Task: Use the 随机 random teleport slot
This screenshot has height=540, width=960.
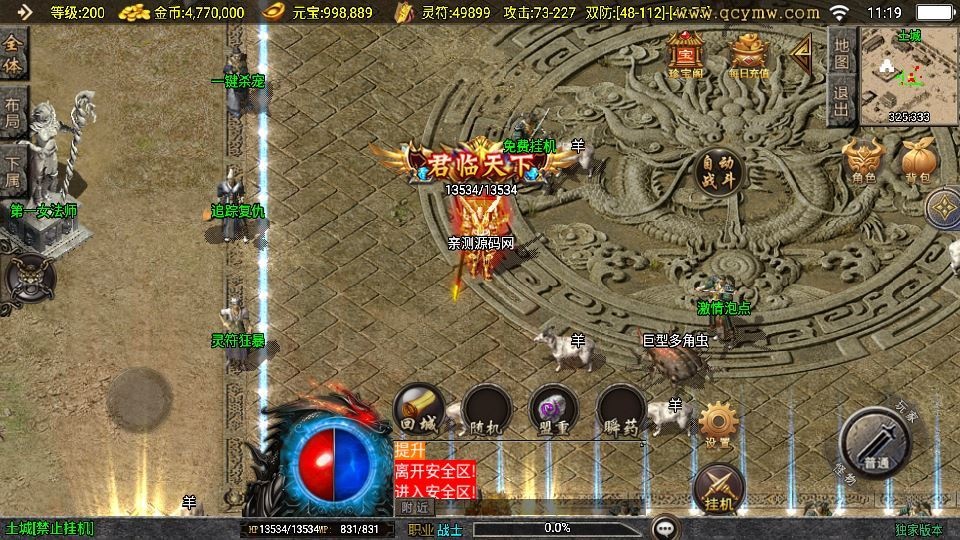Action: [x=486, y=409]
